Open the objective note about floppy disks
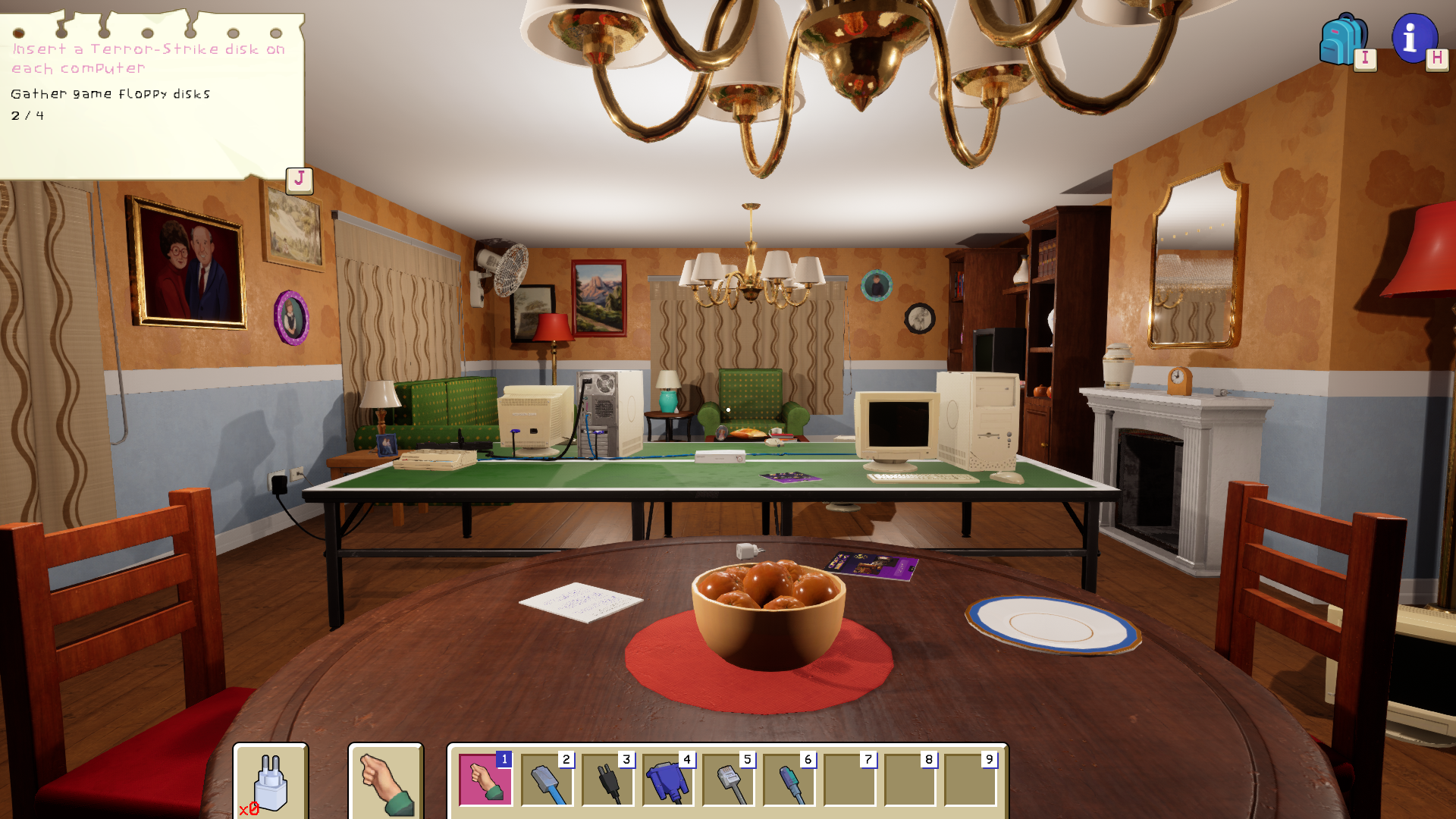 pos(152,95)
